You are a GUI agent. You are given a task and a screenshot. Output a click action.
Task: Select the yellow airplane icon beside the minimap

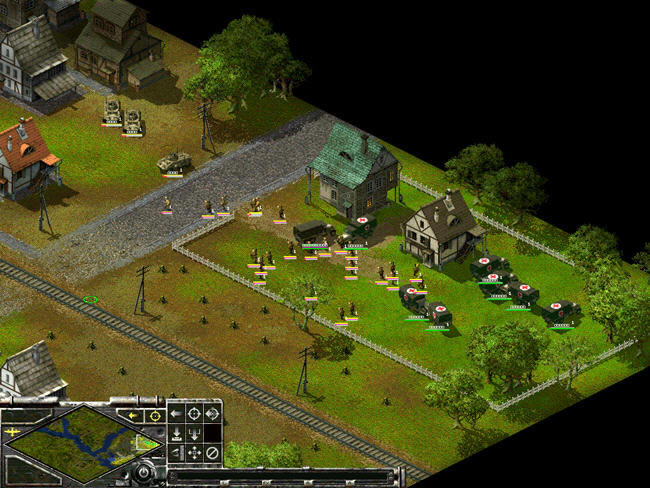tap(14, 431)
